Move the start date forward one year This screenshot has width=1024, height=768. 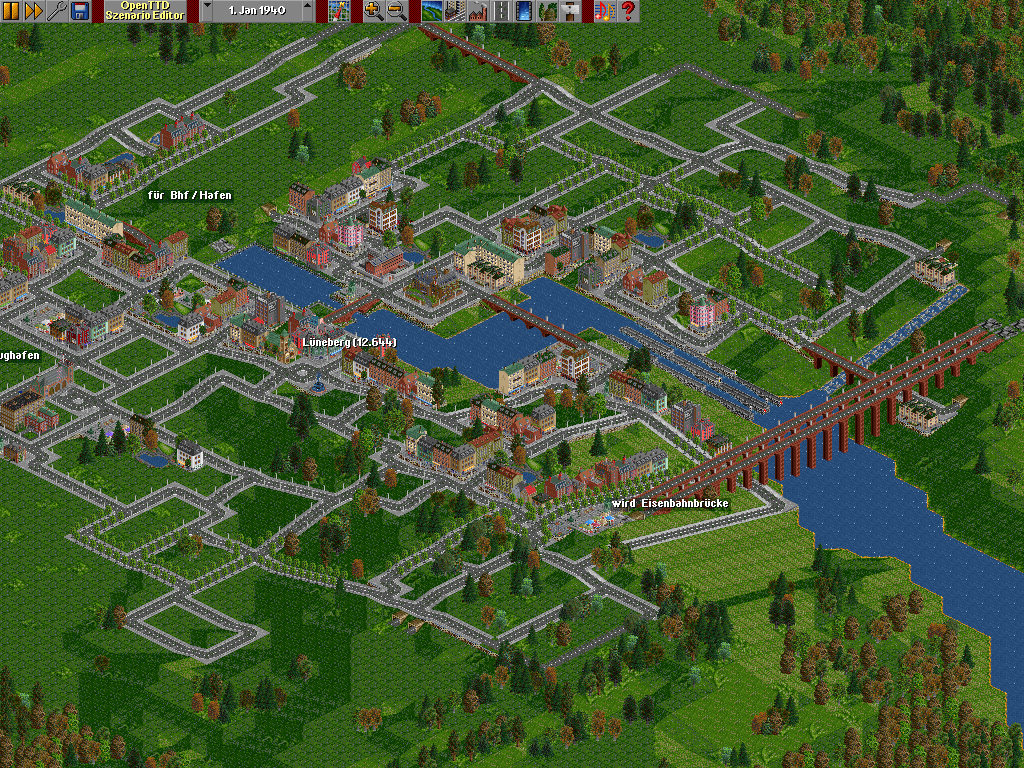tap(307, 11)
